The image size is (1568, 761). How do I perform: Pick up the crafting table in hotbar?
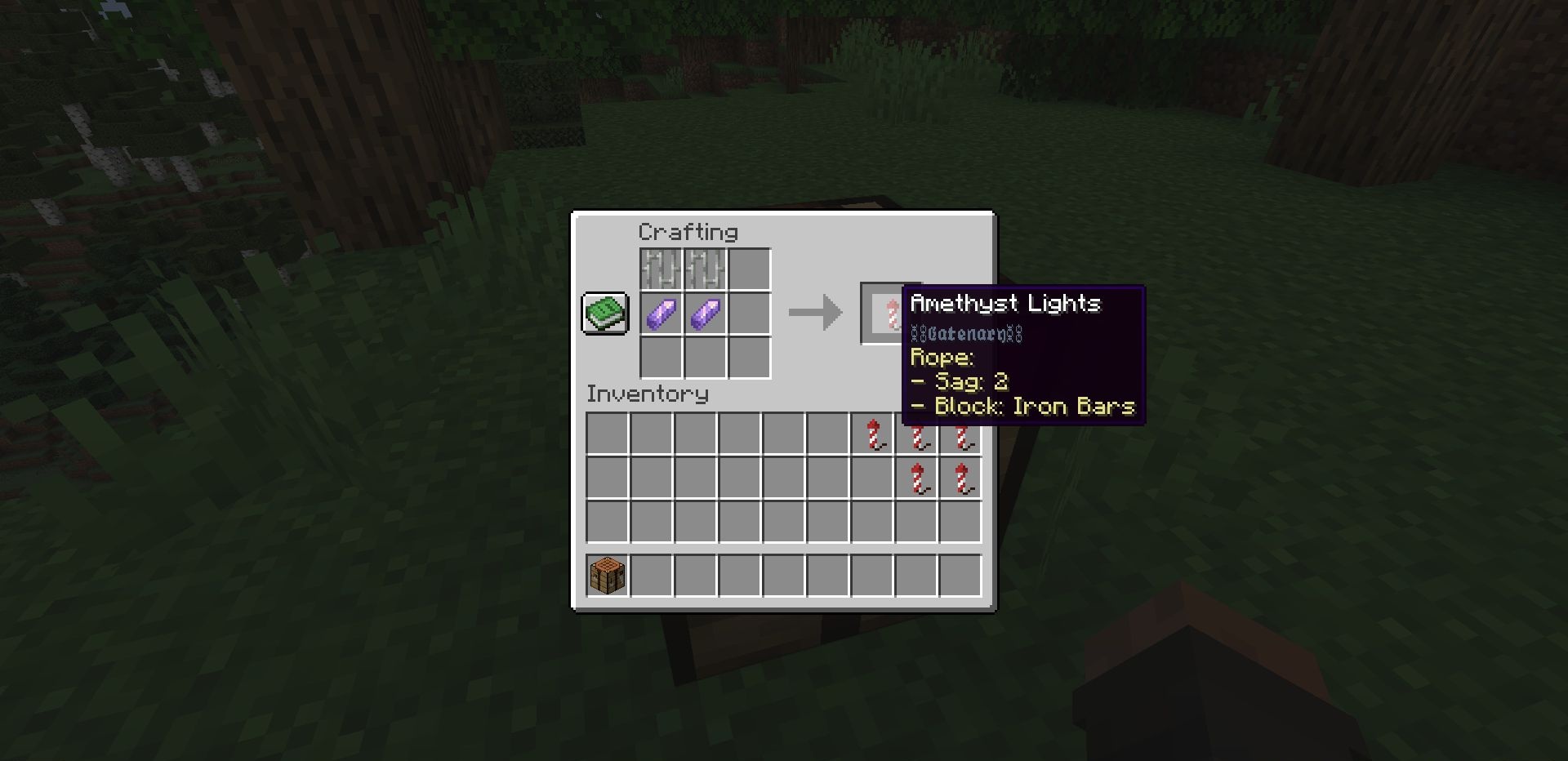pyautogui.click(x=607, y=576)
